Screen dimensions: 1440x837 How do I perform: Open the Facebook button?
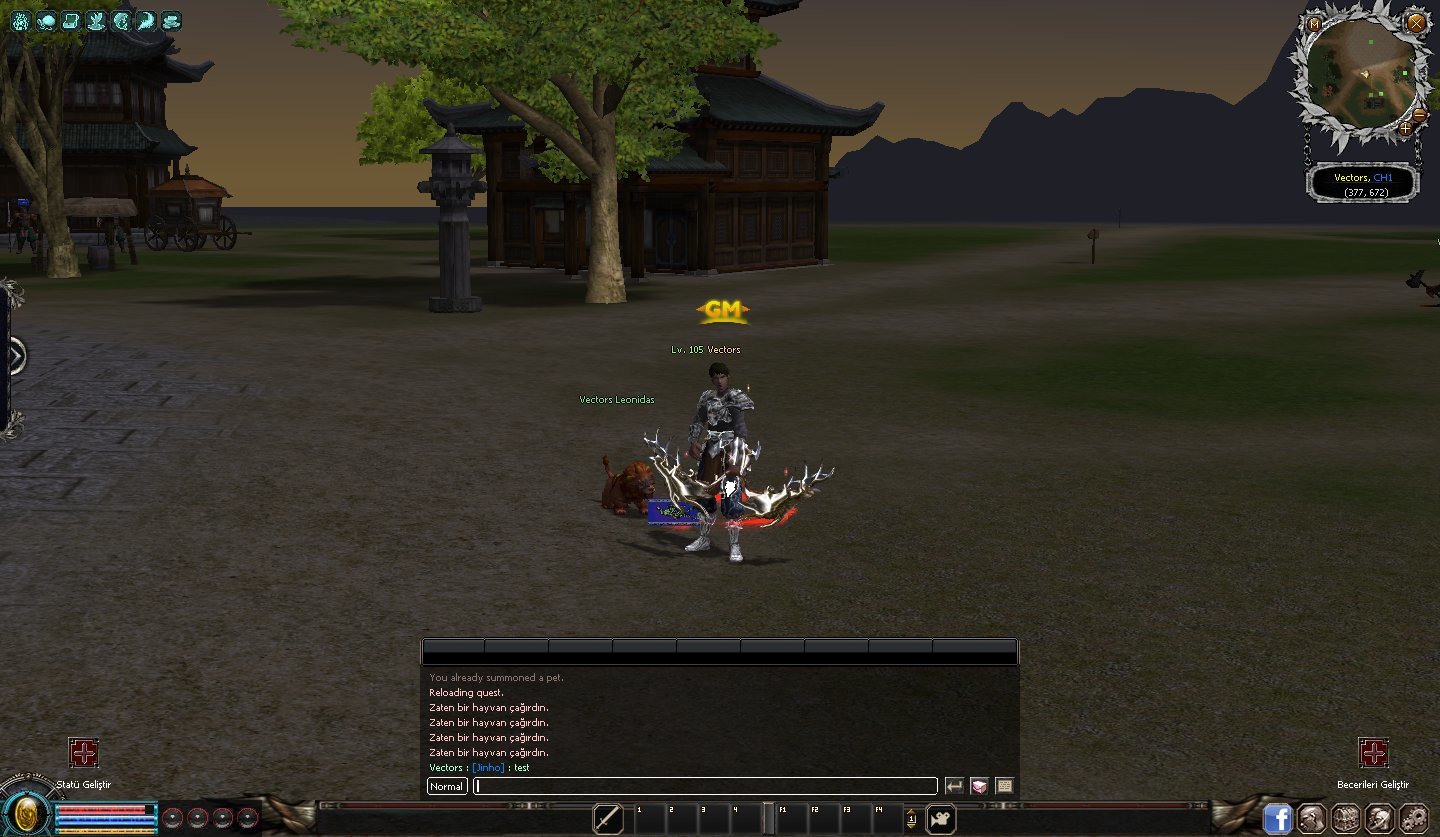point(1277,819)
